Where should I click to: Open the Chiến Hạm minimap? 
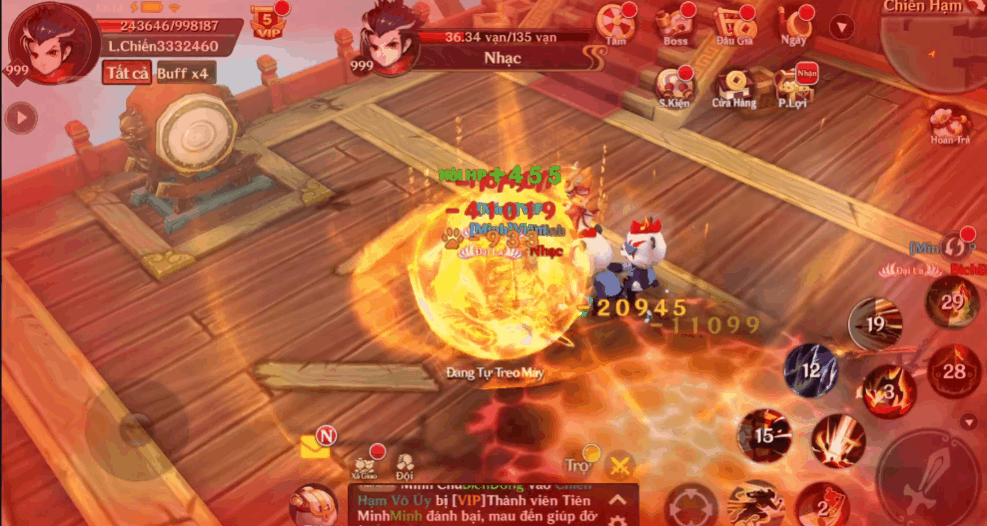pos(935,40)
